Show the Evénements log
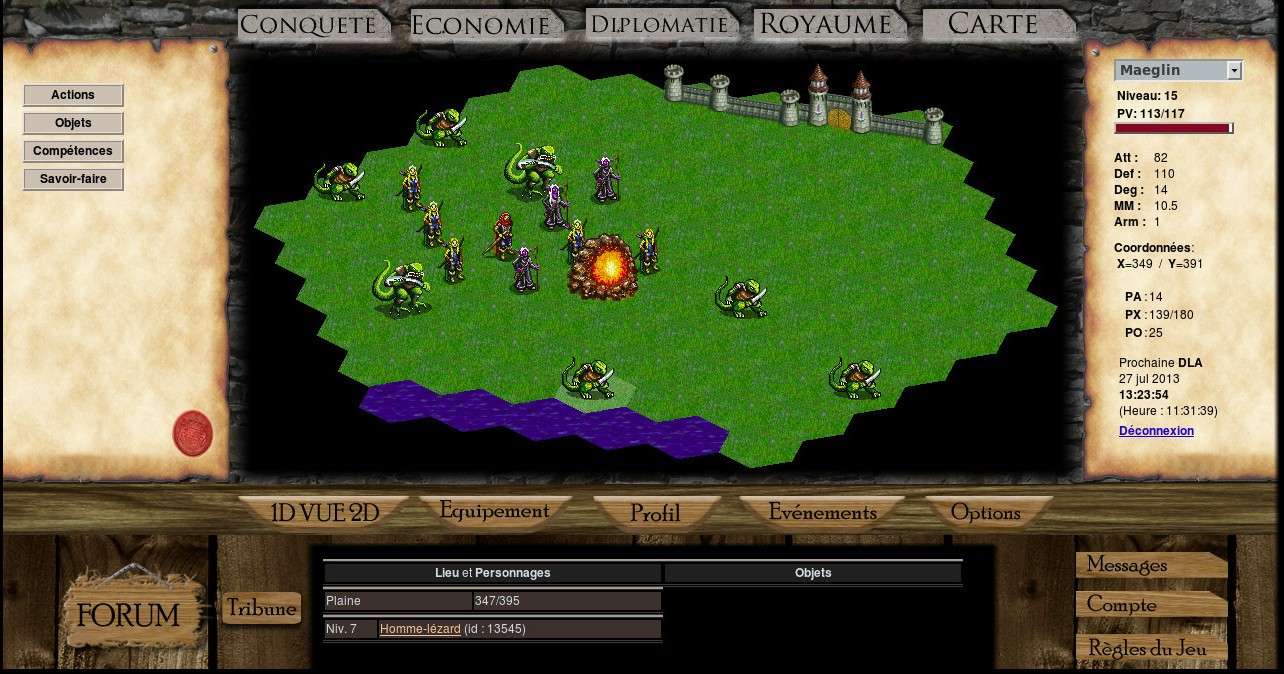This screenshot has width=1284, height=674. click(822, 512)
